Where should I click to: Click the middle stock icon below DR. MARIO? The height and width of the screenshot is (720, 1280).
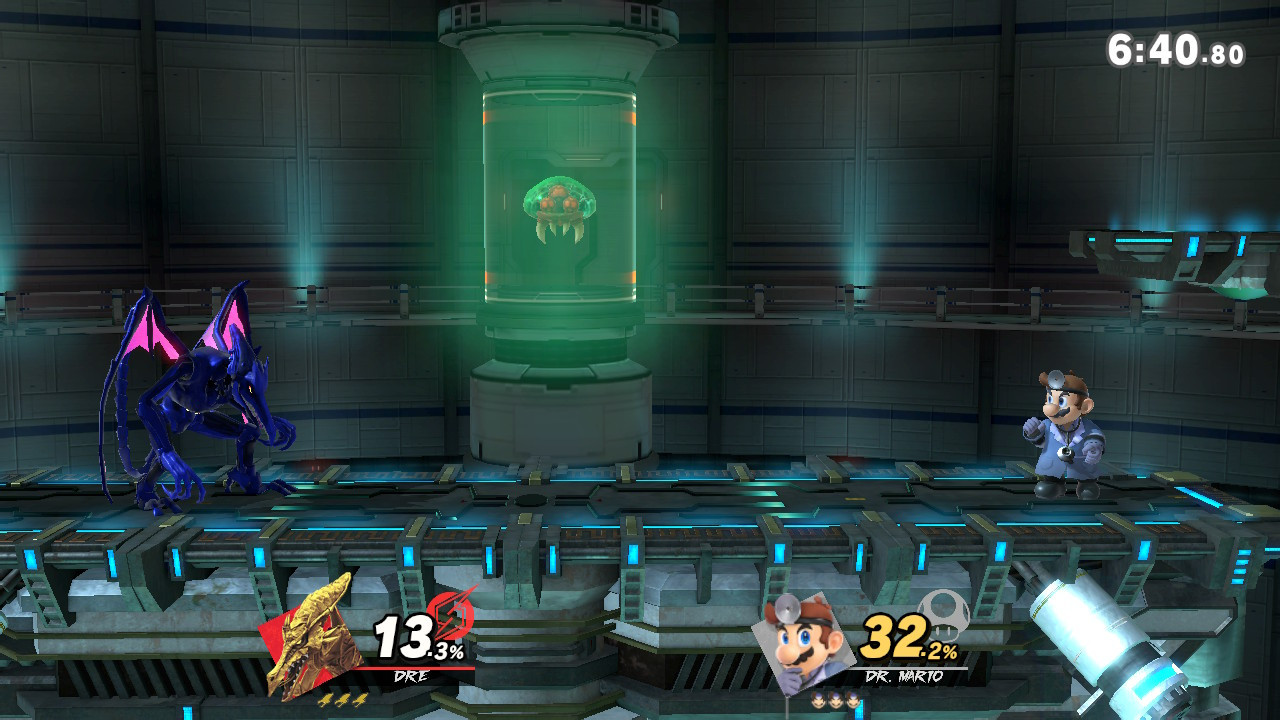pos(835,700)
